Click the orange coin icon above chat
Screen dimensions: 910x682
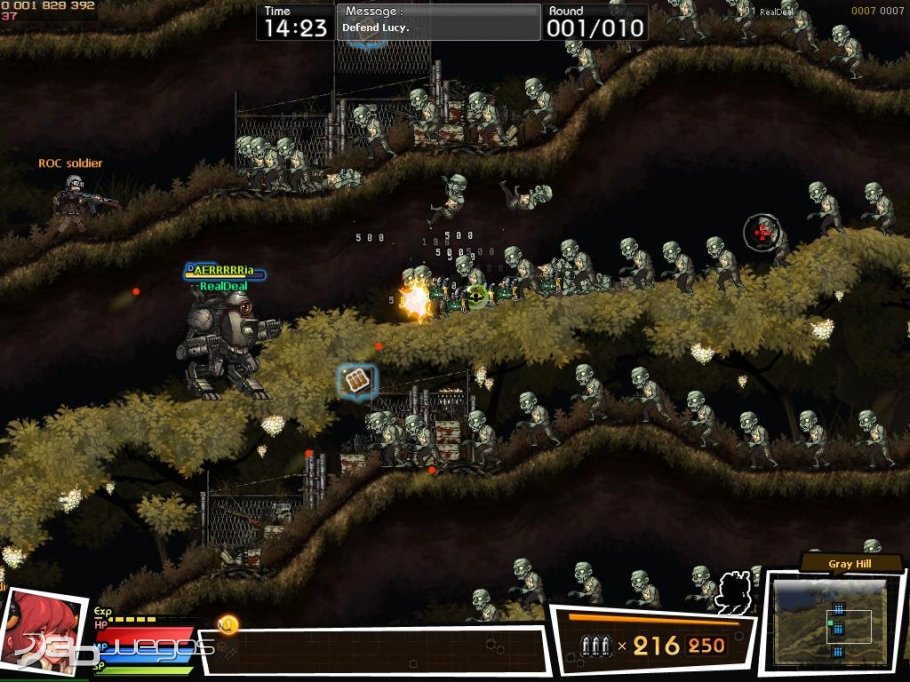pyautogui.click(x=228, y=625)
